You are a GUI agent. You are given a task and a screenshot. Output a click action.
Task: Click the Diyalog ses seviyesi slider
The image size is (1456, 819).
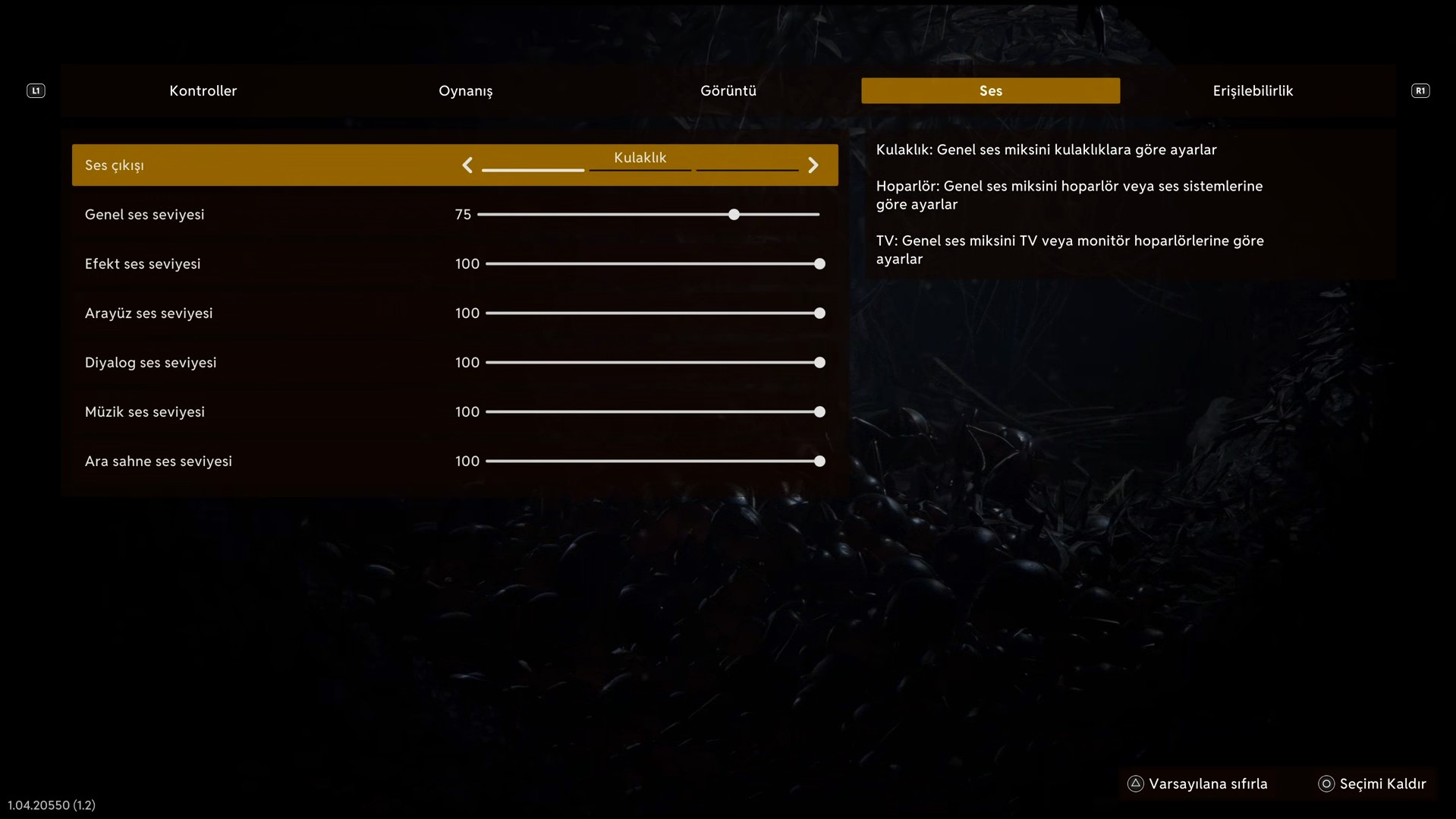(819, 363)
